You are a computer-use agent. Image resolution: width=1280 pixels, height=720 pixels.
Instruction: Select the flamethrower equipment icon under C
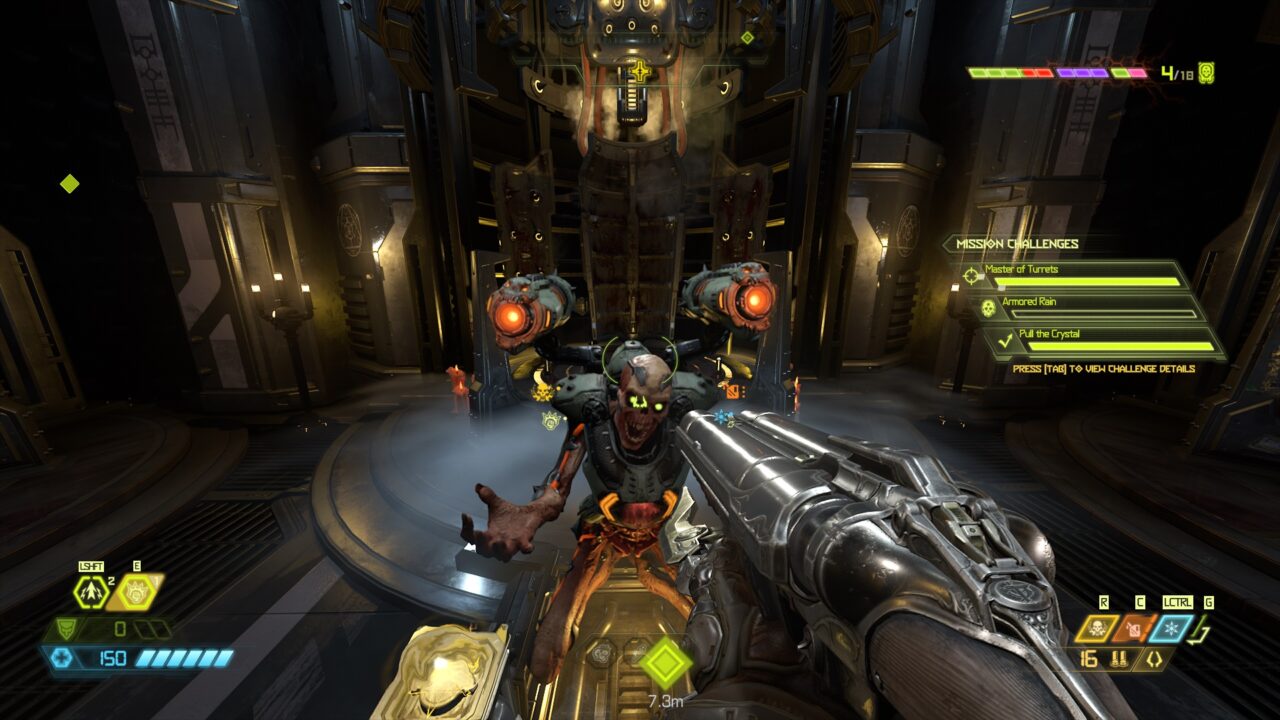pos(1133,629)
